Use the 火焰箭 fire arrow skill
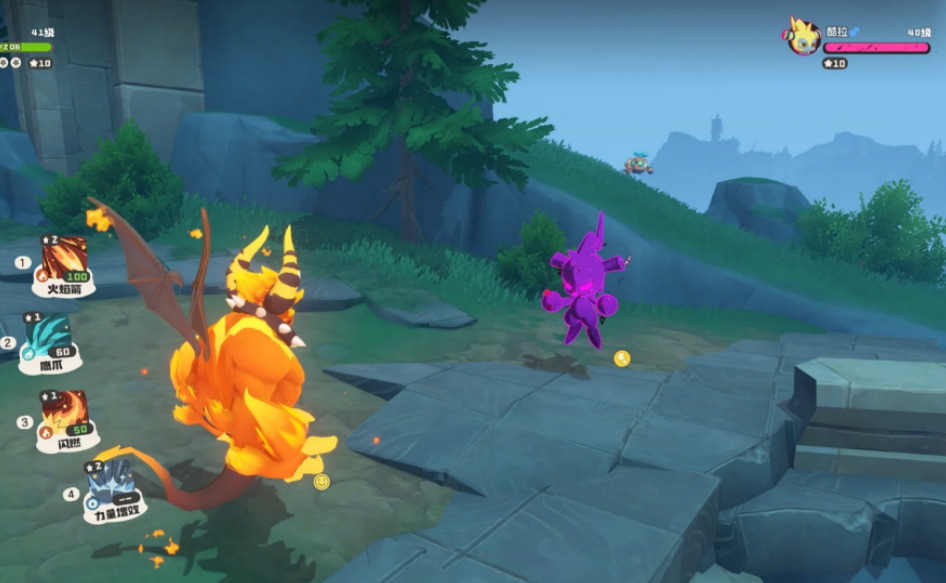This screenshot has width=946, height=583. (x=64, y=260)
